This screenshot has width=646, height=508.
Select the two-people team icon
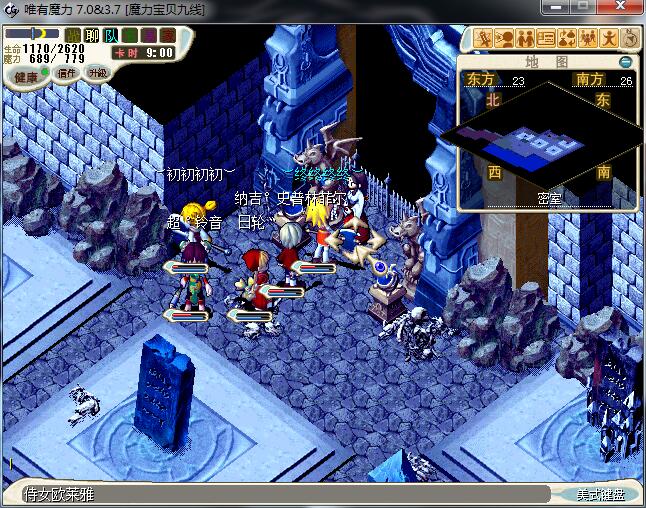[525, 39]
